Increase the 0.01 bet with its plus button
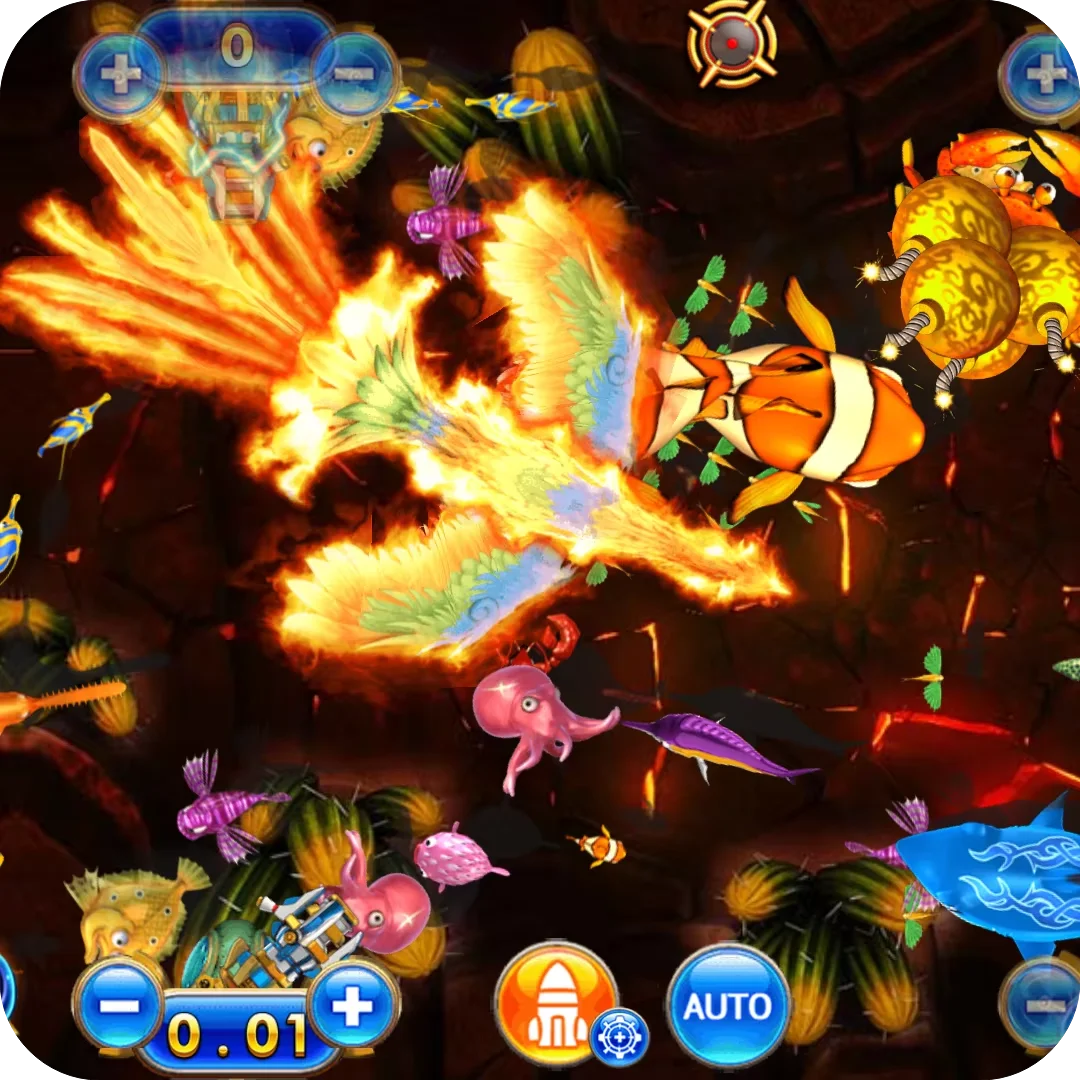This screenshot has width=1080, height=1080. (352, 1004)
